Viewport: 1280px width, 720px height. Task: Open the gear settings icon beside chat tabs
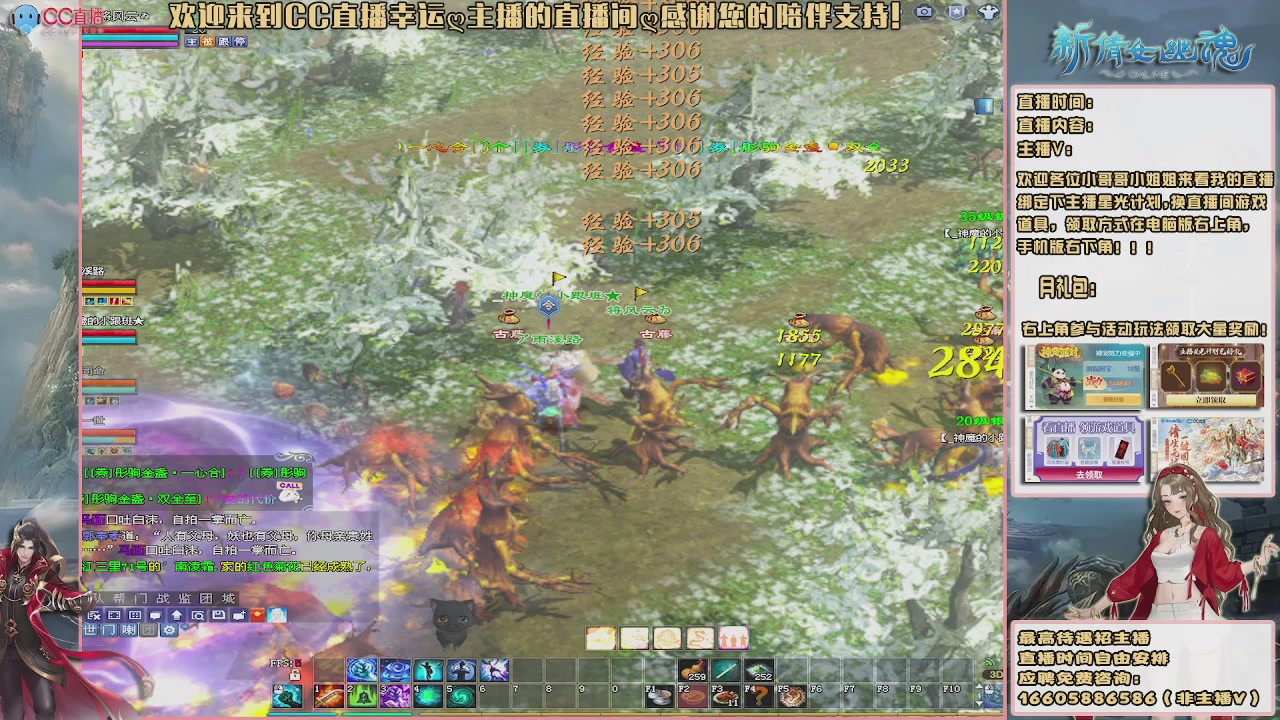tap(169, 631)
